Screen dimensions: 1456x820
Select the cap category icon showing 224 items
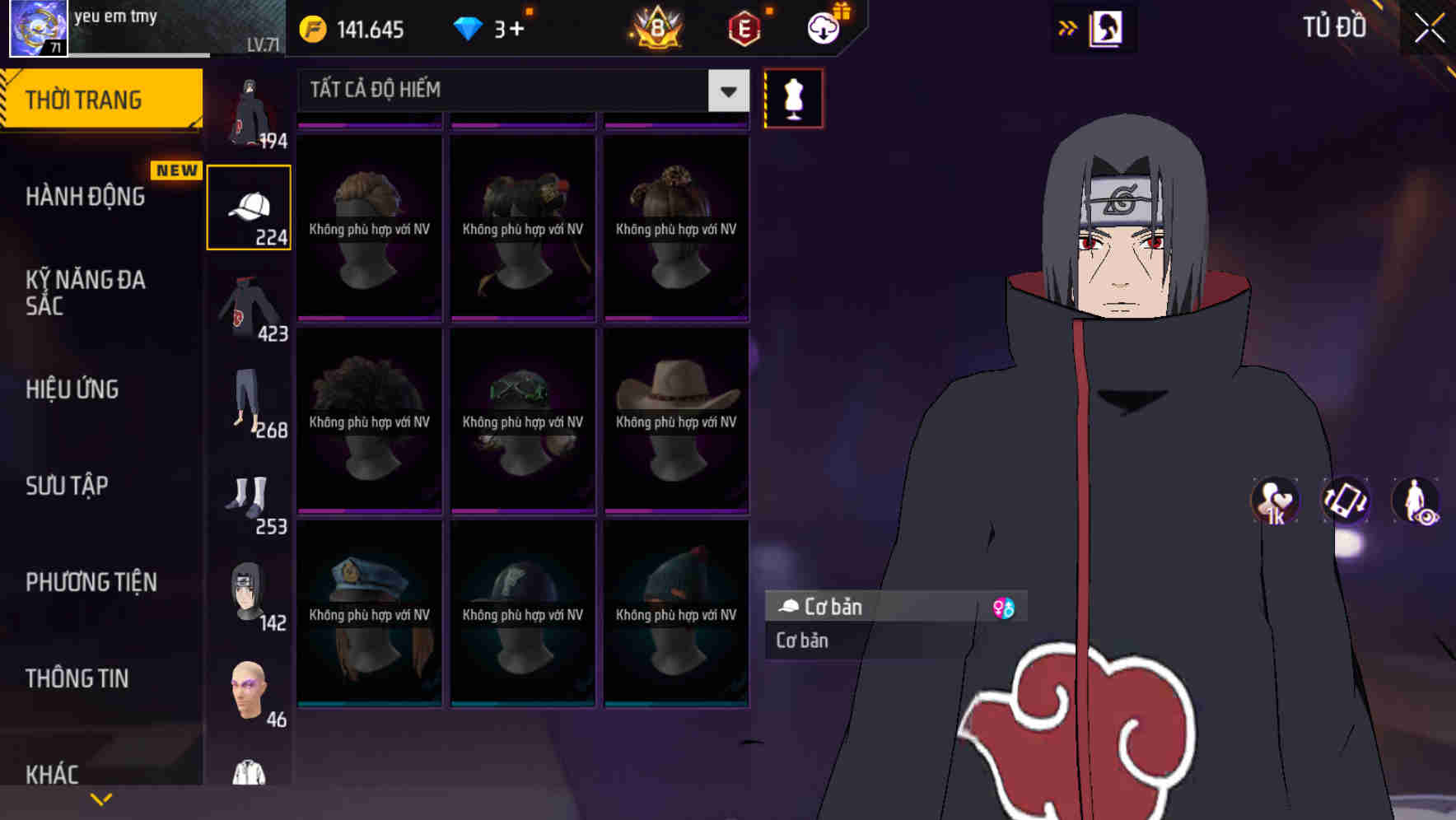coord(249,206)
